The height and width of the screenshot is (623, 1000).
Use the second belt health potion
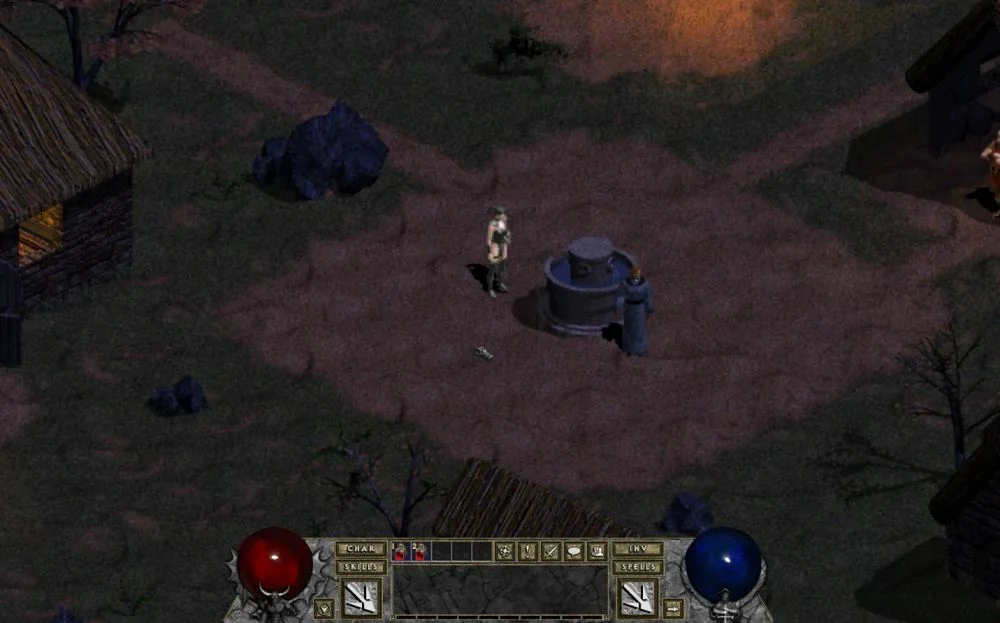point(419,551)
